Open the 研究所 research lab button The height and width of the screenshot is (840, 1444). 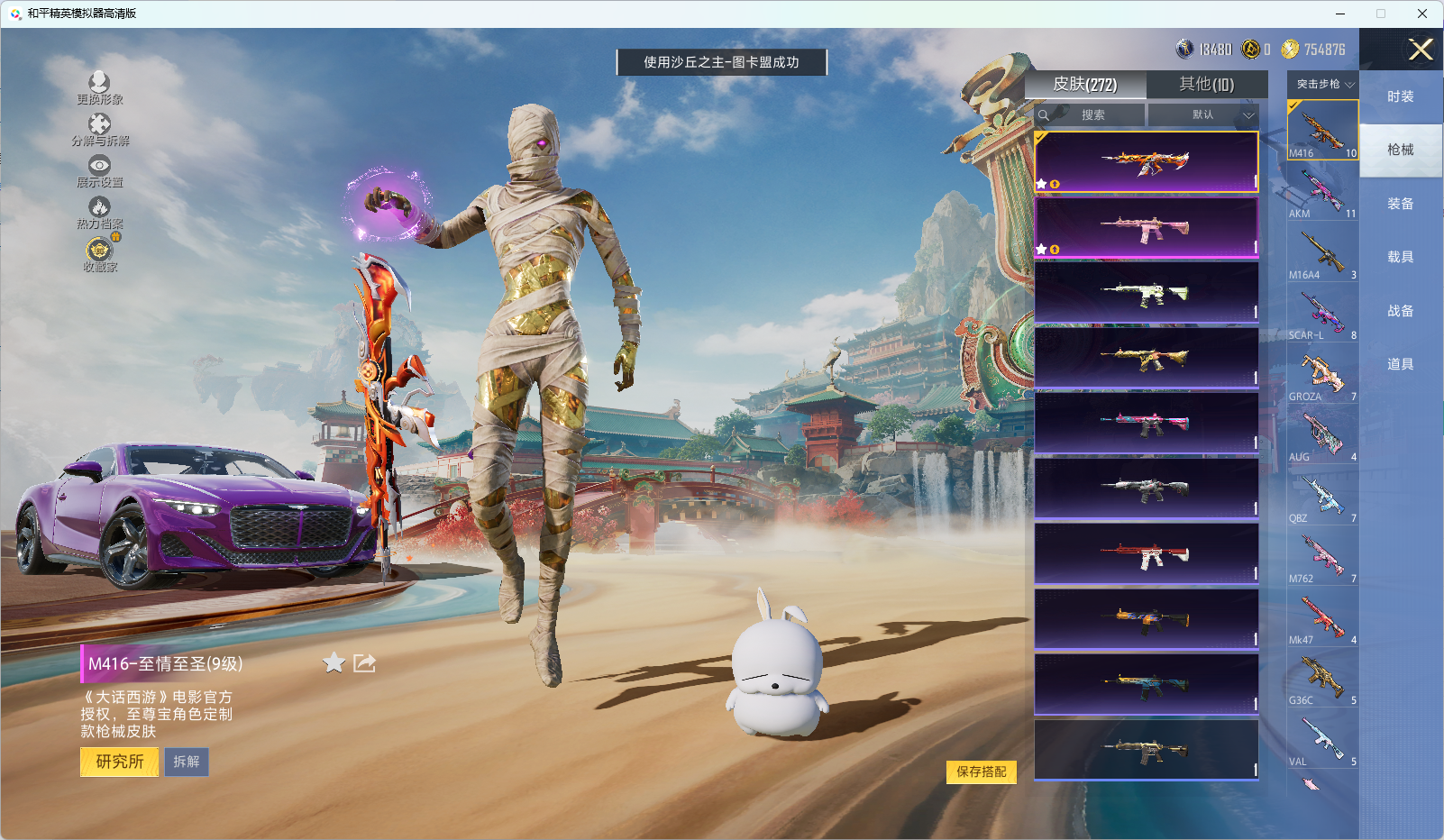[119, 762]
